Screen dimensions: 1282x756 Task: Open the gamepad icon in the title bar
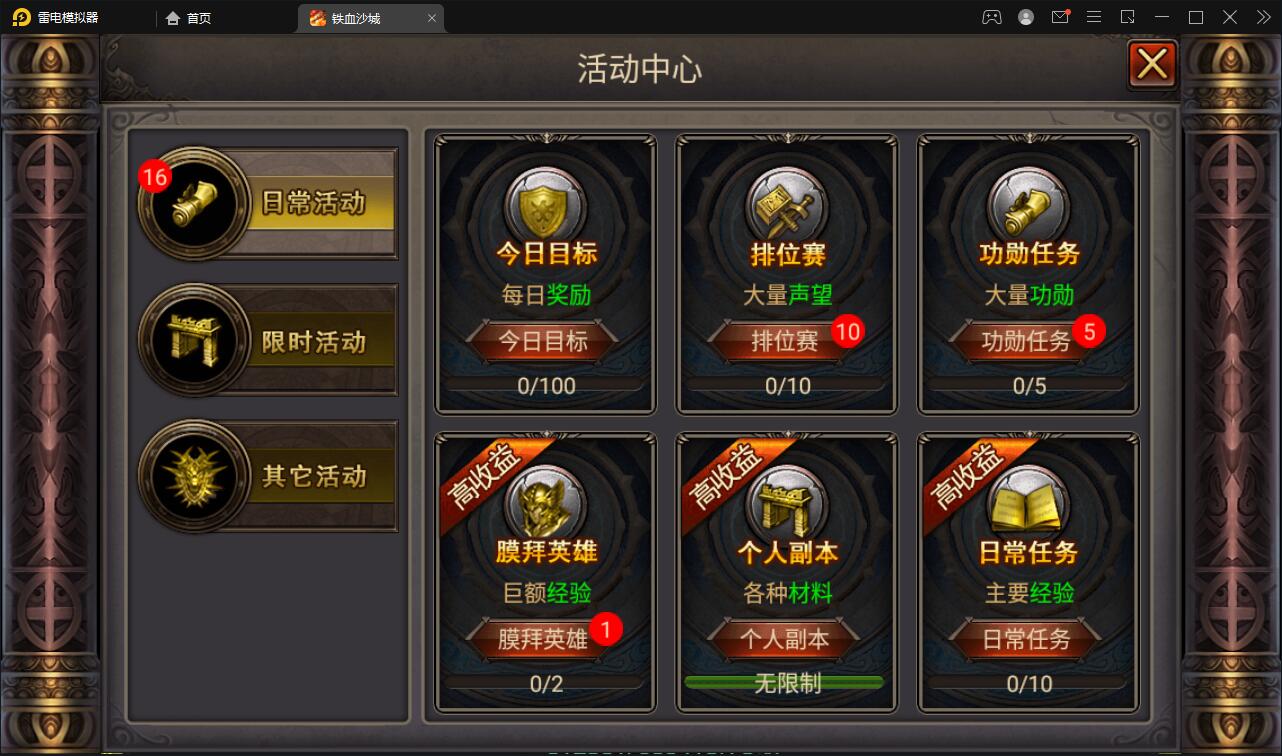(991, 16)
